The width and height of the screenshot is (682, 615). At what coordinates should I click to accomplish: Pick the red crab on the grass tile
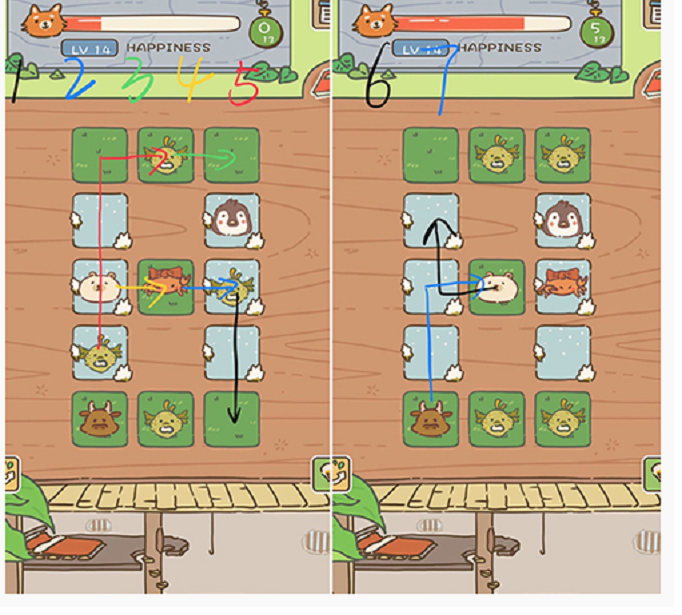(165, 287)
